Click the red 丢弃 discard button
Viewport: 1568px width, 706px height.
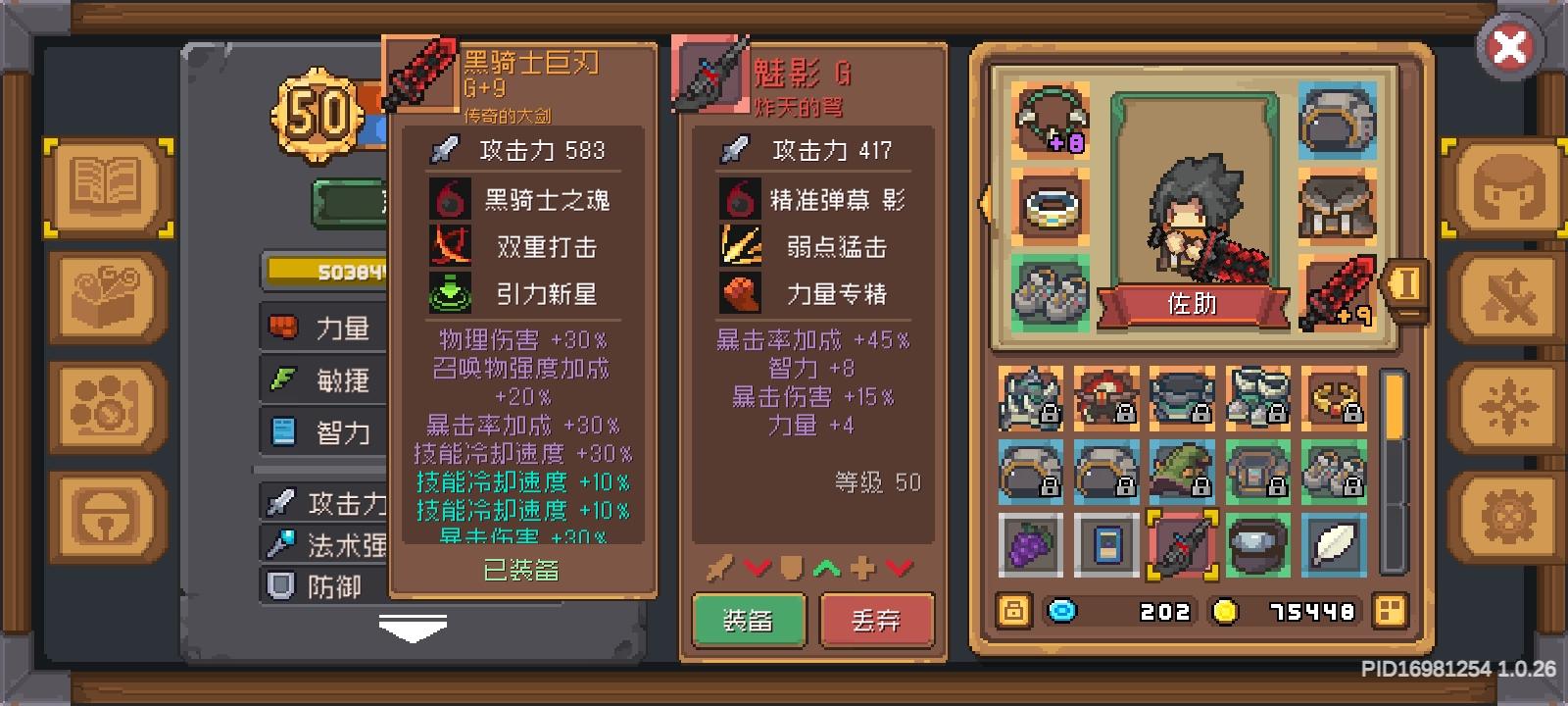pyautogui.click(x=875, y=620)
